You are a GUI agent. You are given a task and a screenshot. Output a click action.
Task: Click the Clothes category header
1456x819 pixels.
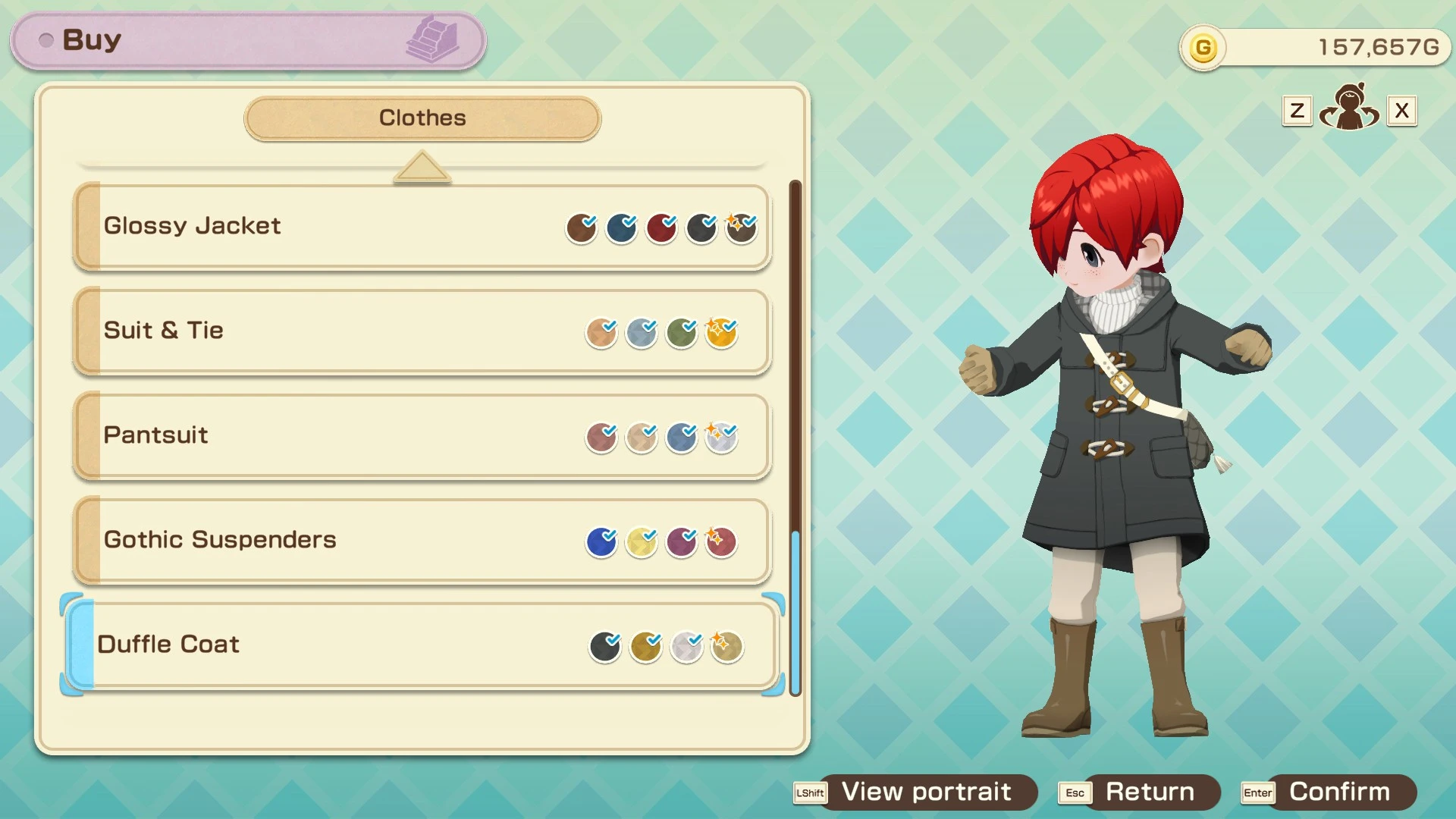pyautogui.click(x=422, y=118)
